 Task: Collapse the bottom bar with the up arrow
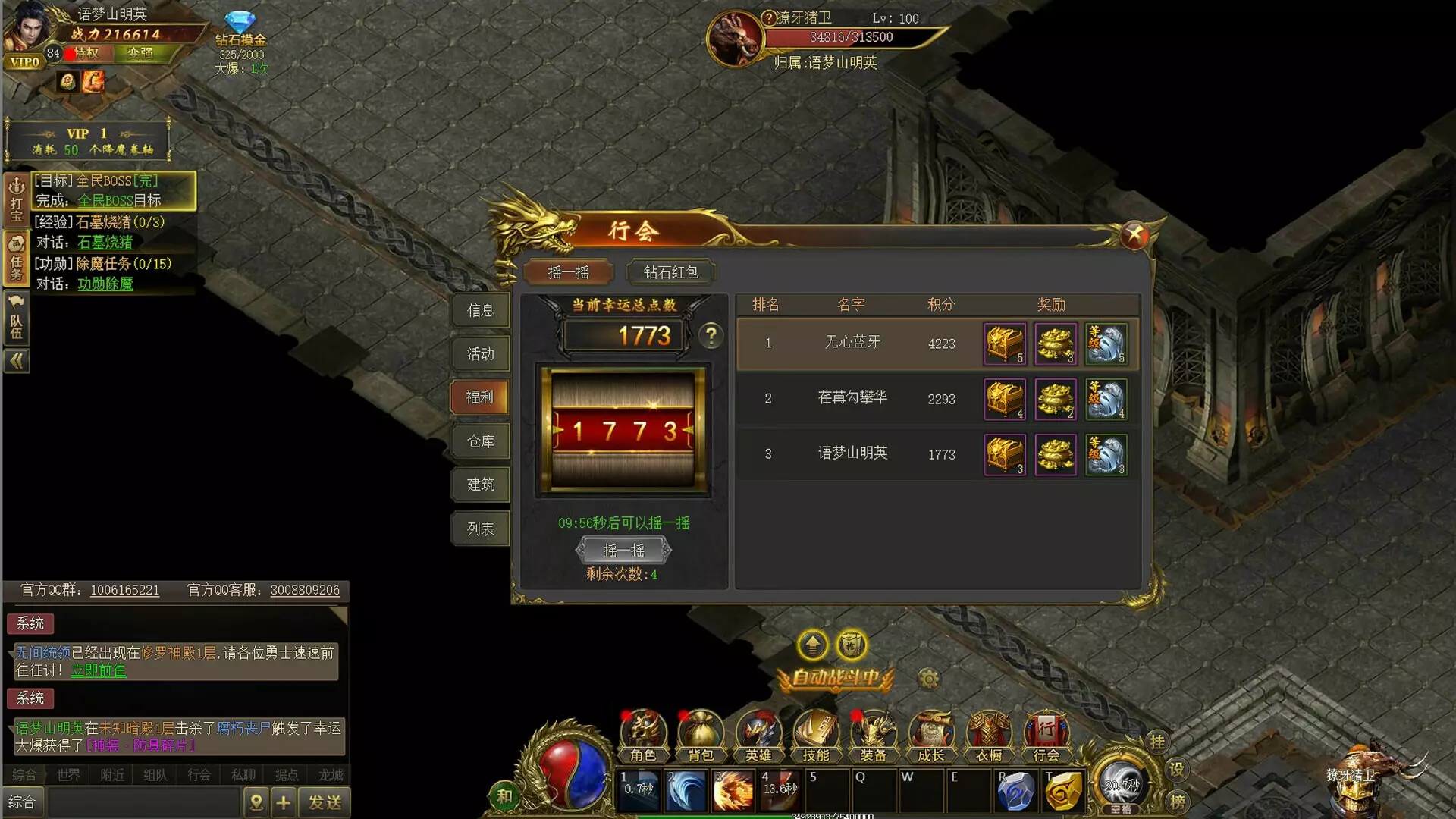(x=812, y=645)
